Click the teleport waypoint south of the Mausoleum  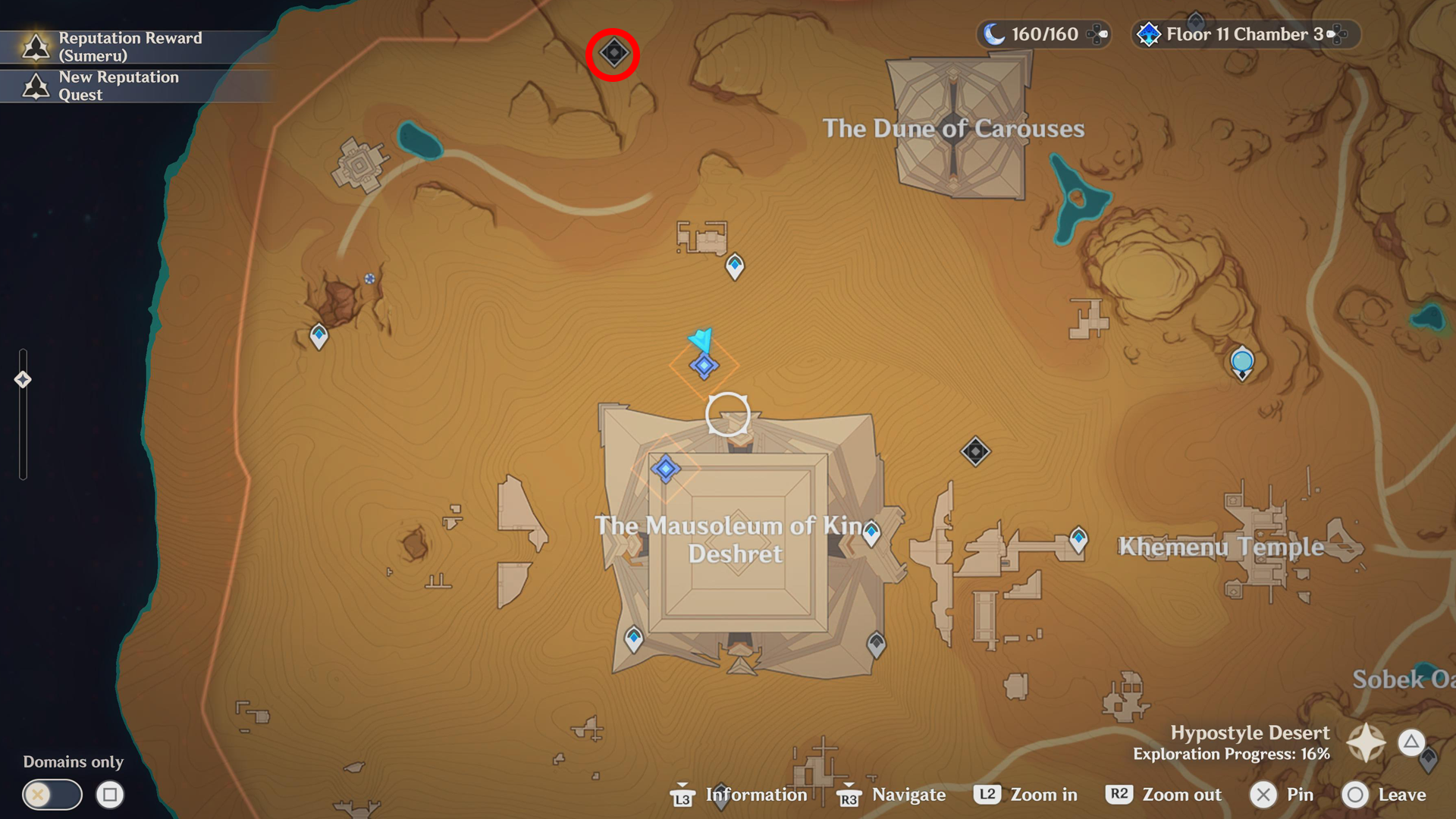point(633,638)
